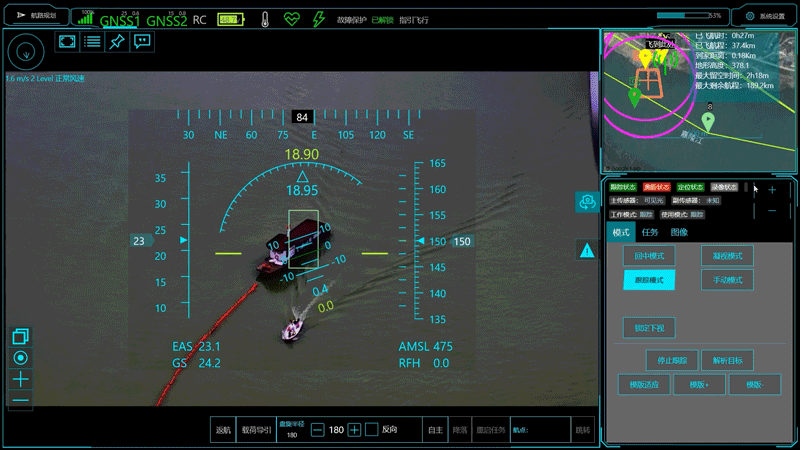Open 系统设置 system settings

pos(764,16)
